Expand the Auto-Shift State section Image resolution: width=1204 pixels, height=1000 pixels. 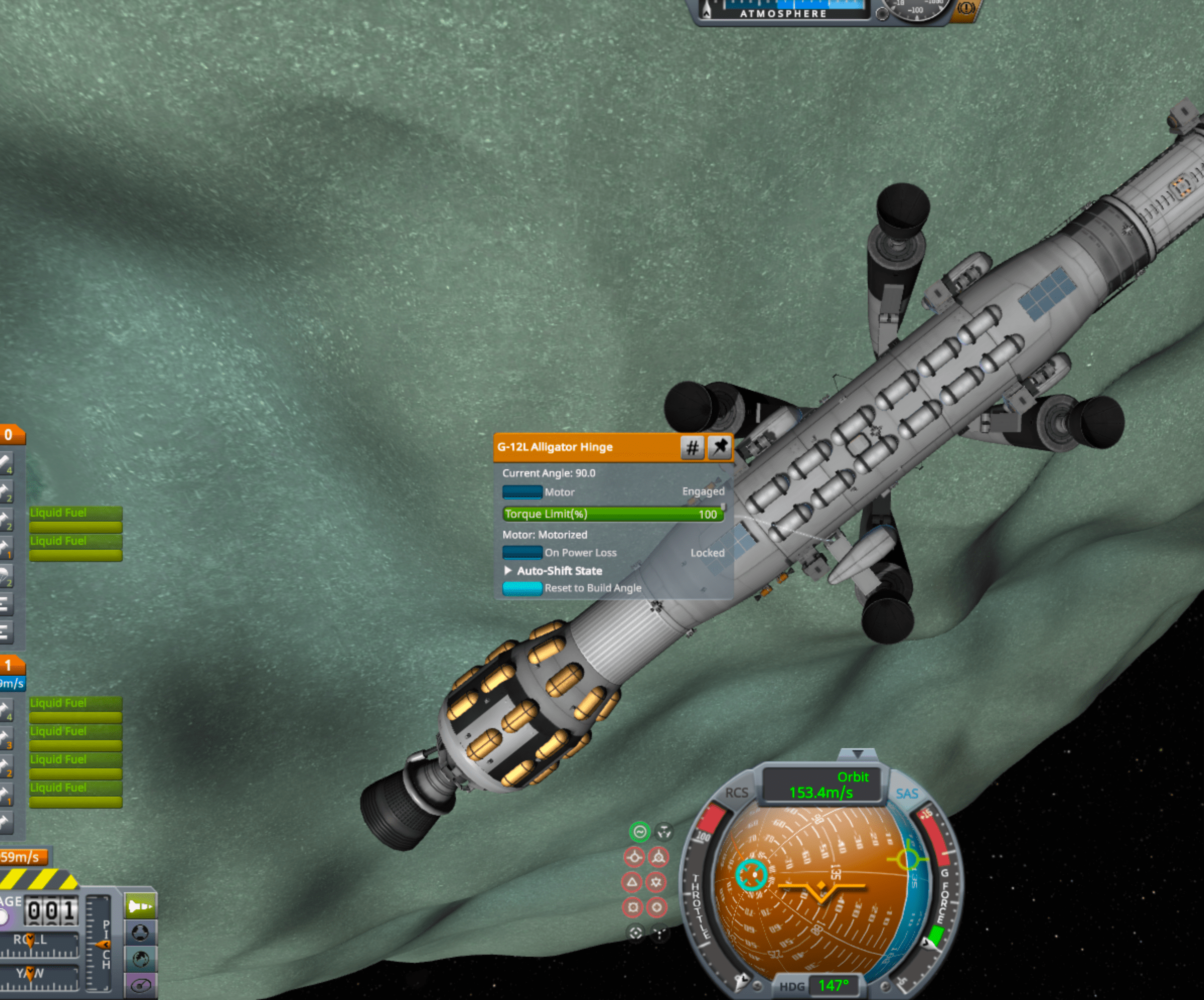[508, 570]
